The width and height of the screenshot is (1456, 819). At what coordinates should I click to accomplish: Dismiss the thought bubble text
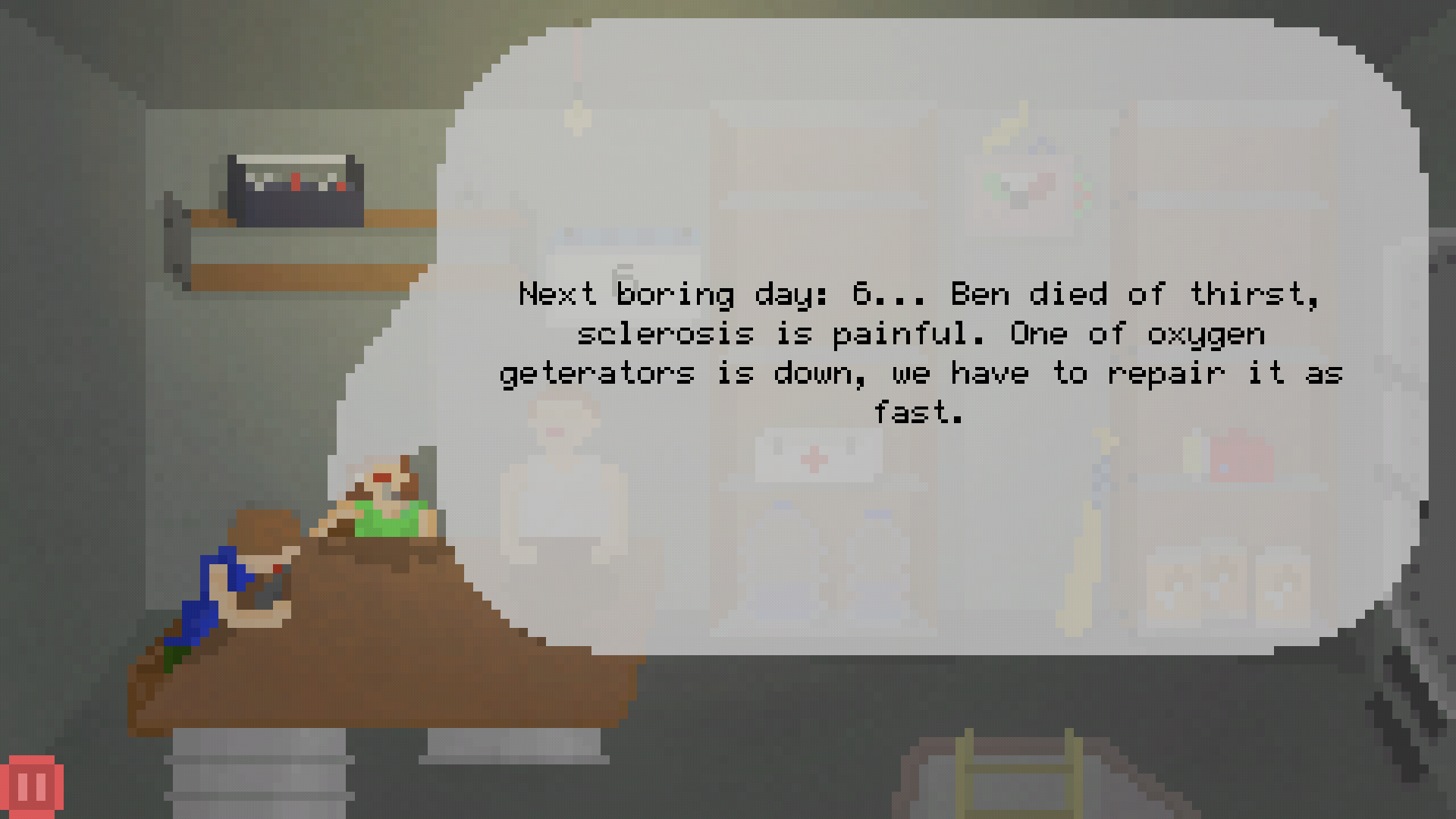click(x=929, y=353)
